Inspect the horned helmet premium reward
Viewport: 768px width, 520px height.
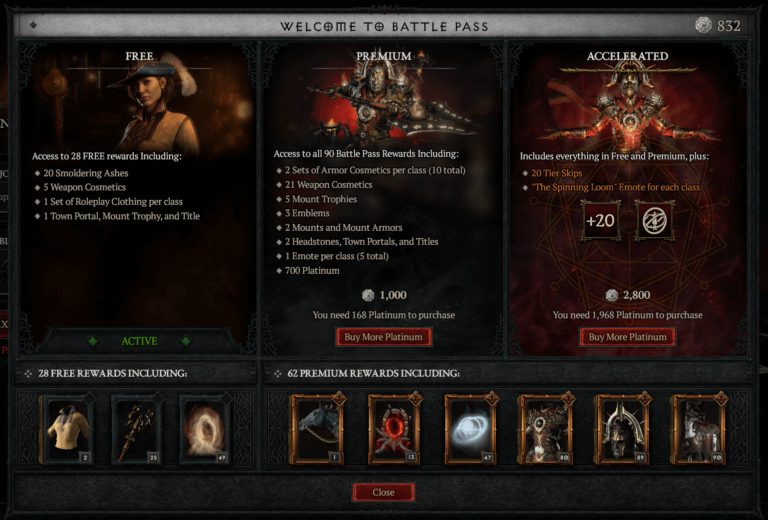(x=621, y=429)
